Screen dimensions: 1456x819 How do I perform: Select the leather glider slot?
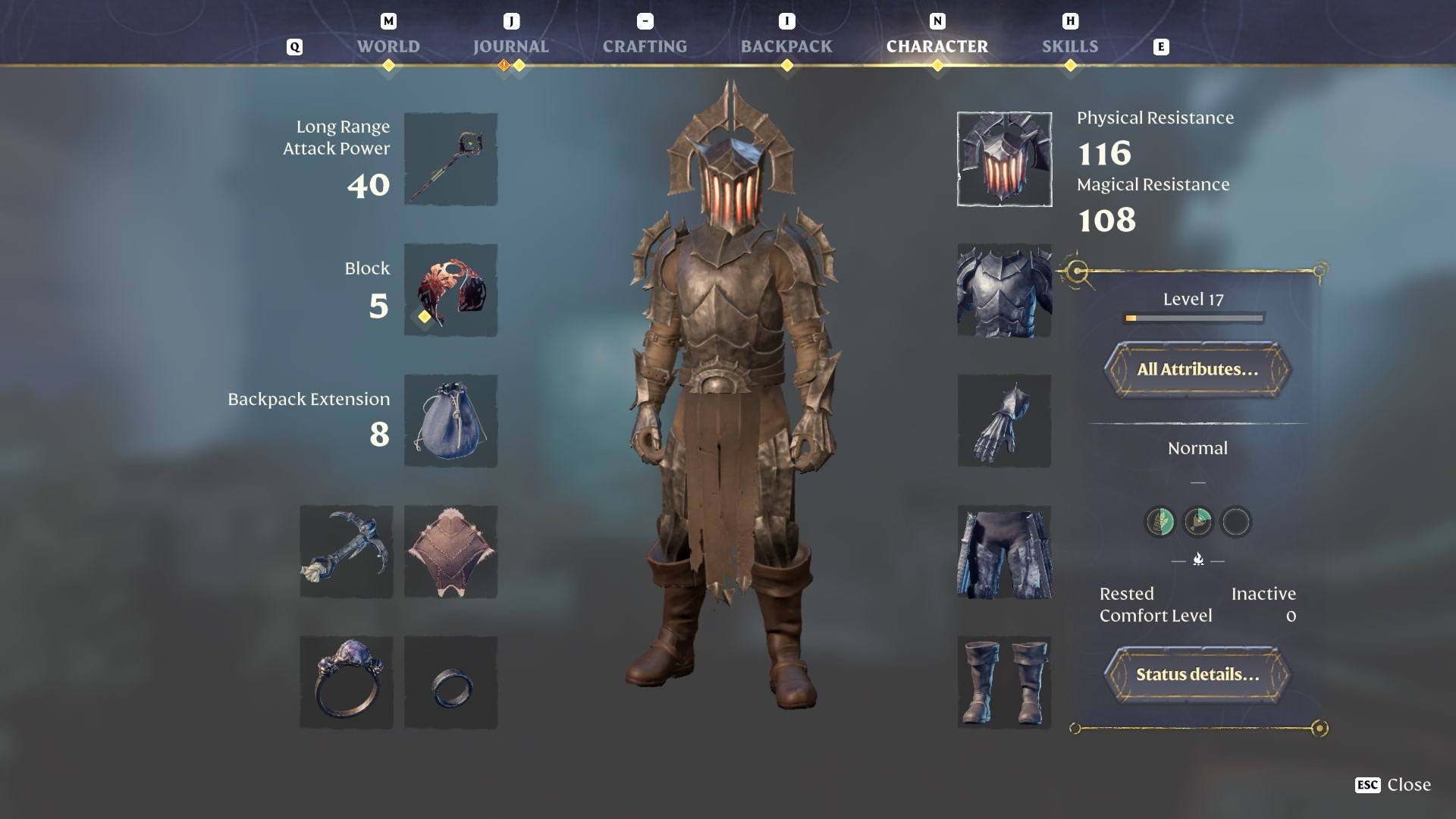pos(450,551)
